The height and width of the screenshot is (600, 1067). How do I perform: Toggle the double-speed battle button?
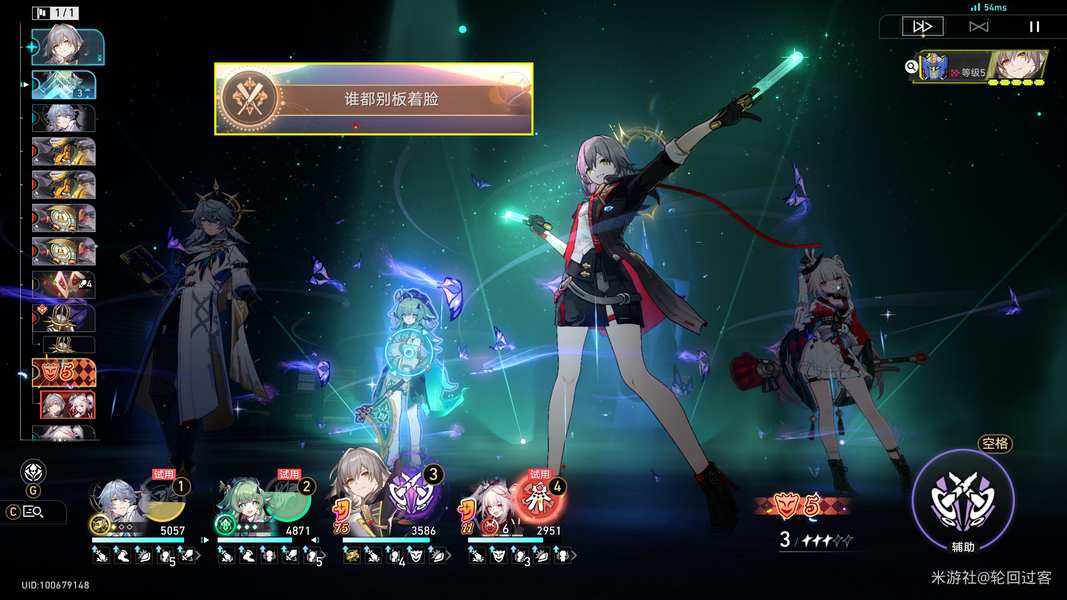tap(922, 27)
